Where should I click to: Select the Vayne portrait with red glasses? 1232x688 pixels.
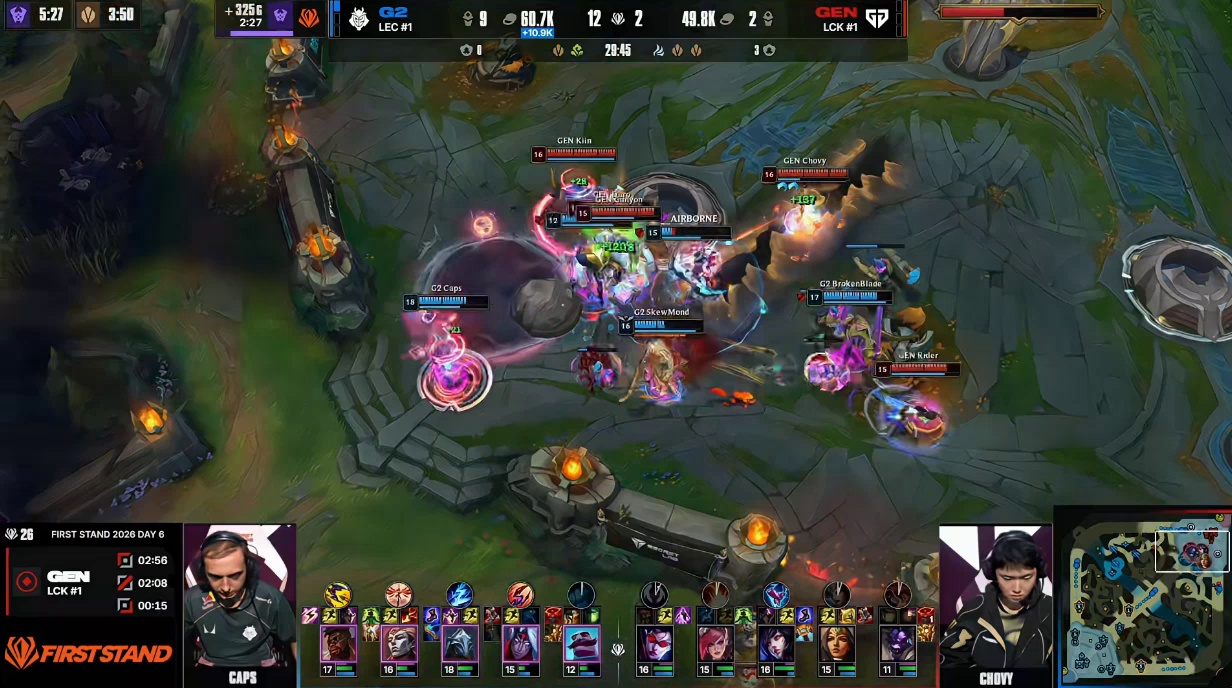pos(655,644)
